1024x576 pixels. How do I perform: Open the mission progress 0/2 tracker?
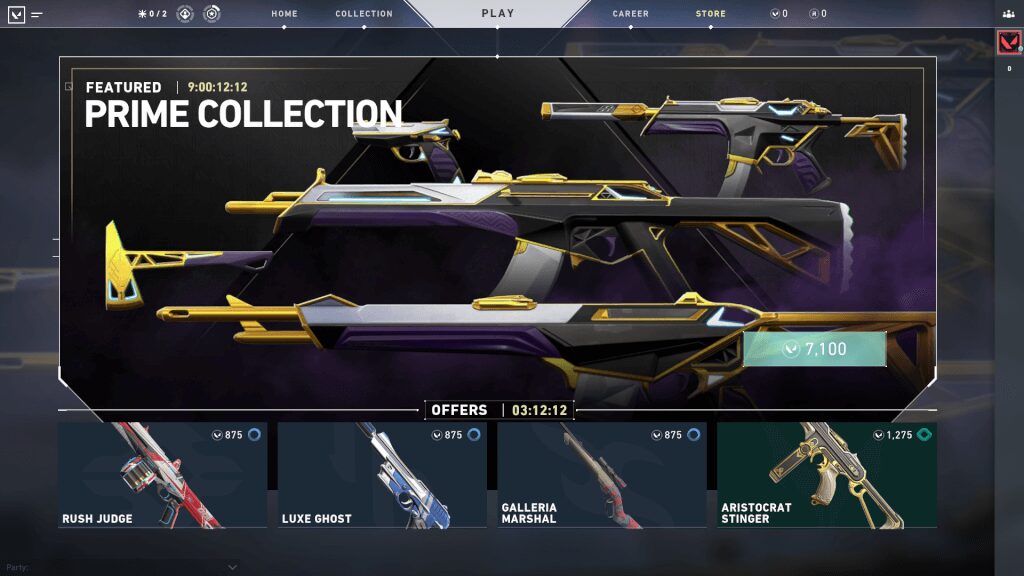click(154, 14)
